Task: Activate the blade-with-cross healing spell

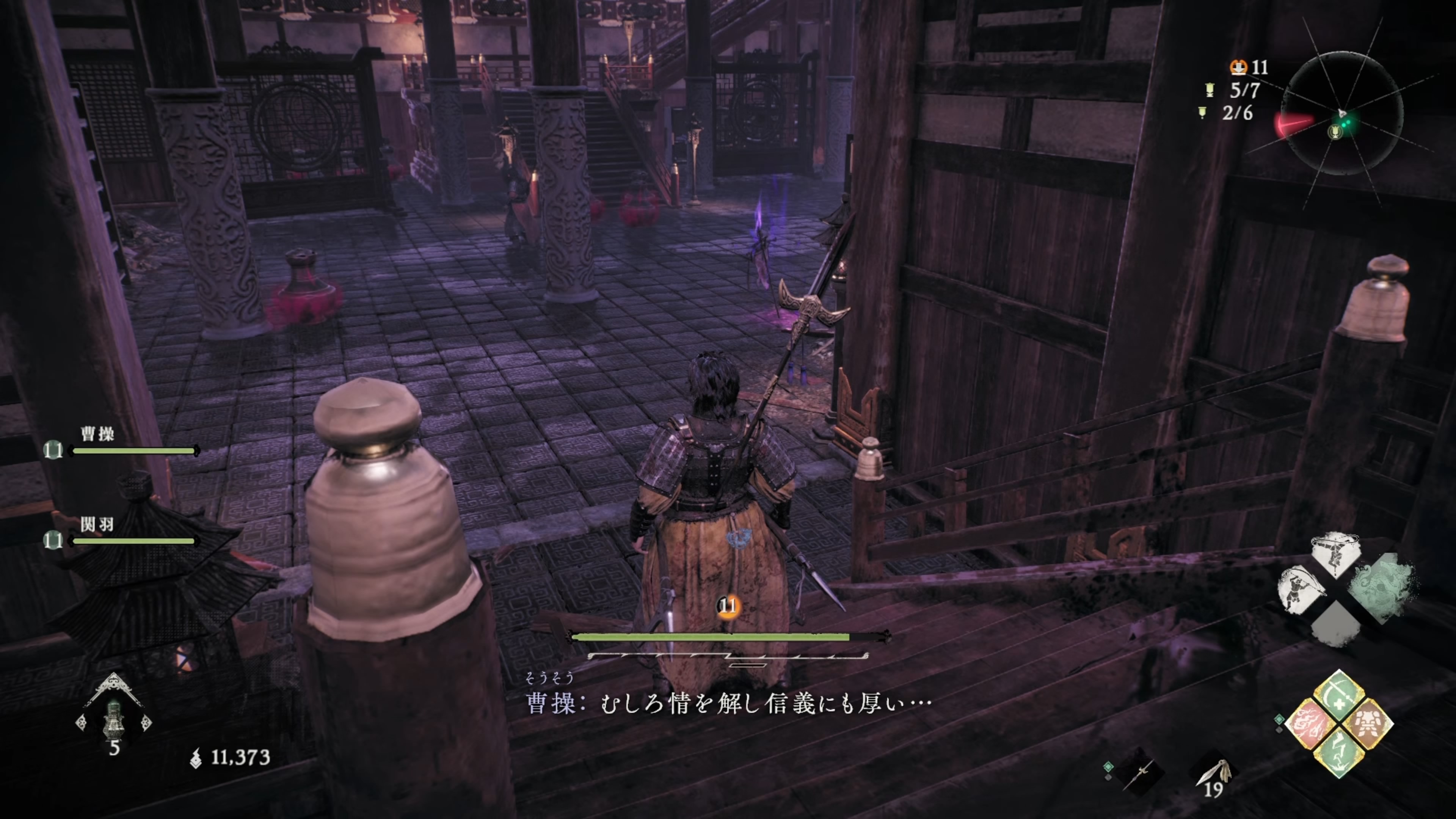Action: point(1339,695)
